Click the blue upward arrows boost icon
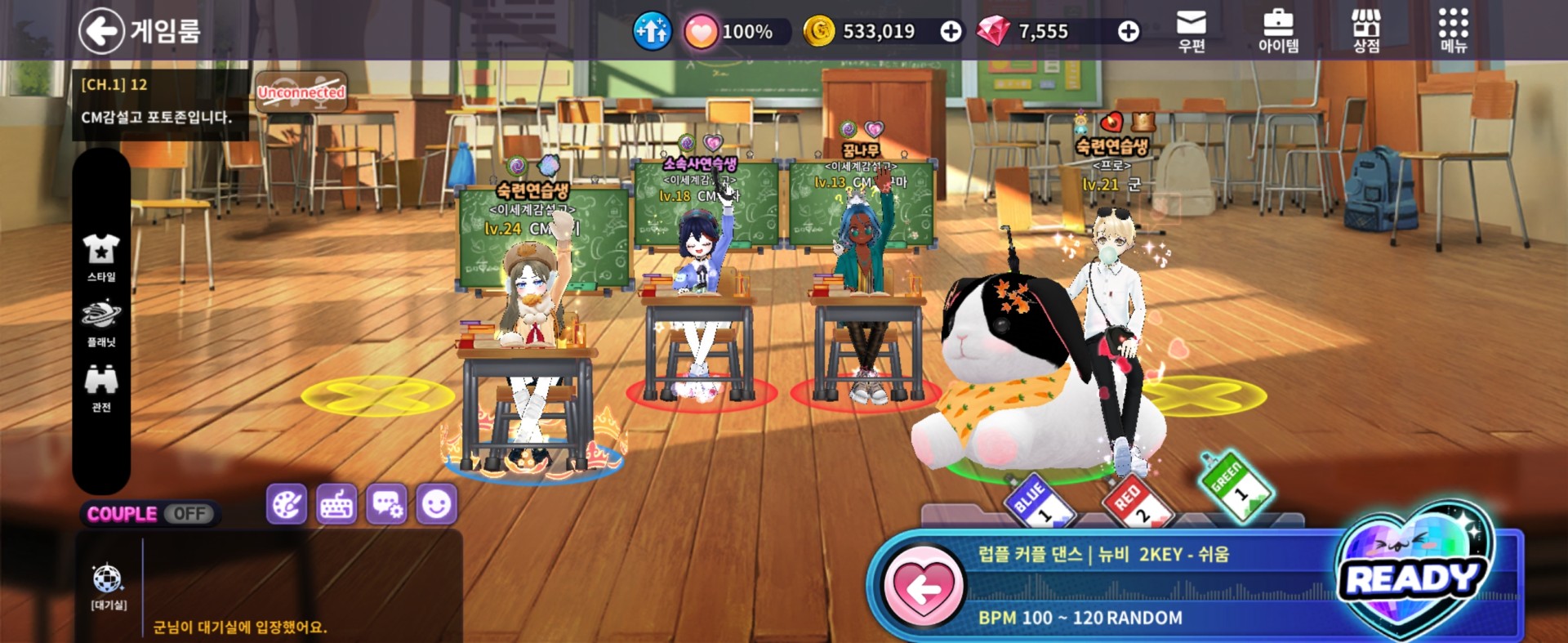 [652, 32]
